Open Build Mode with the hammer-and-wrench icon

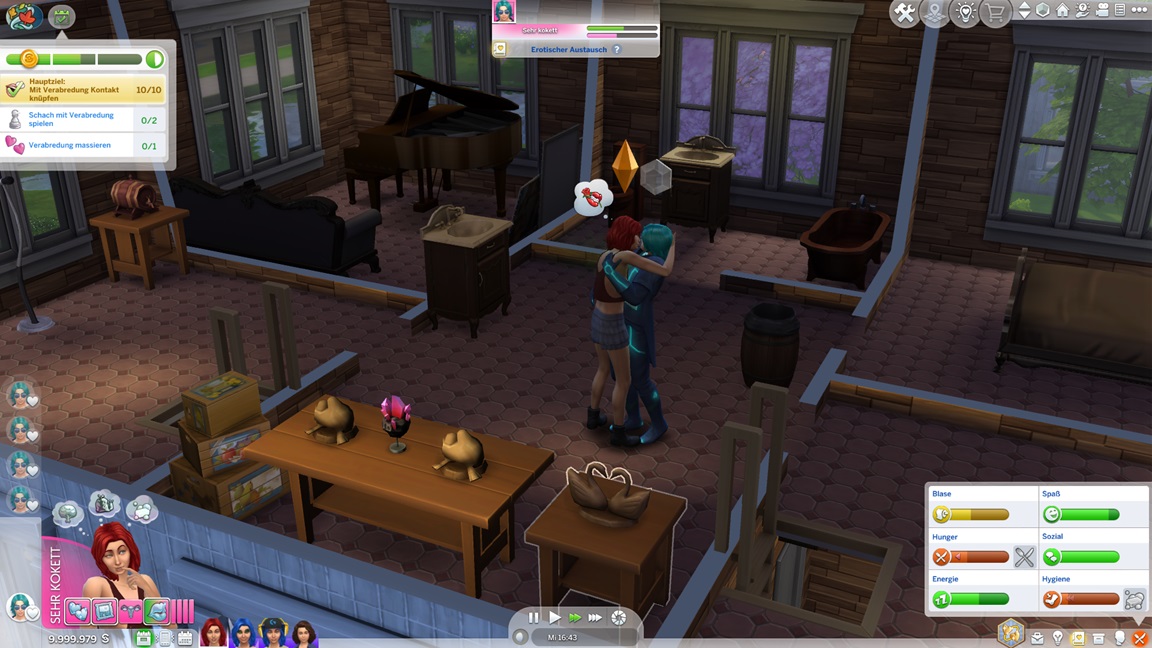(904, 12)
